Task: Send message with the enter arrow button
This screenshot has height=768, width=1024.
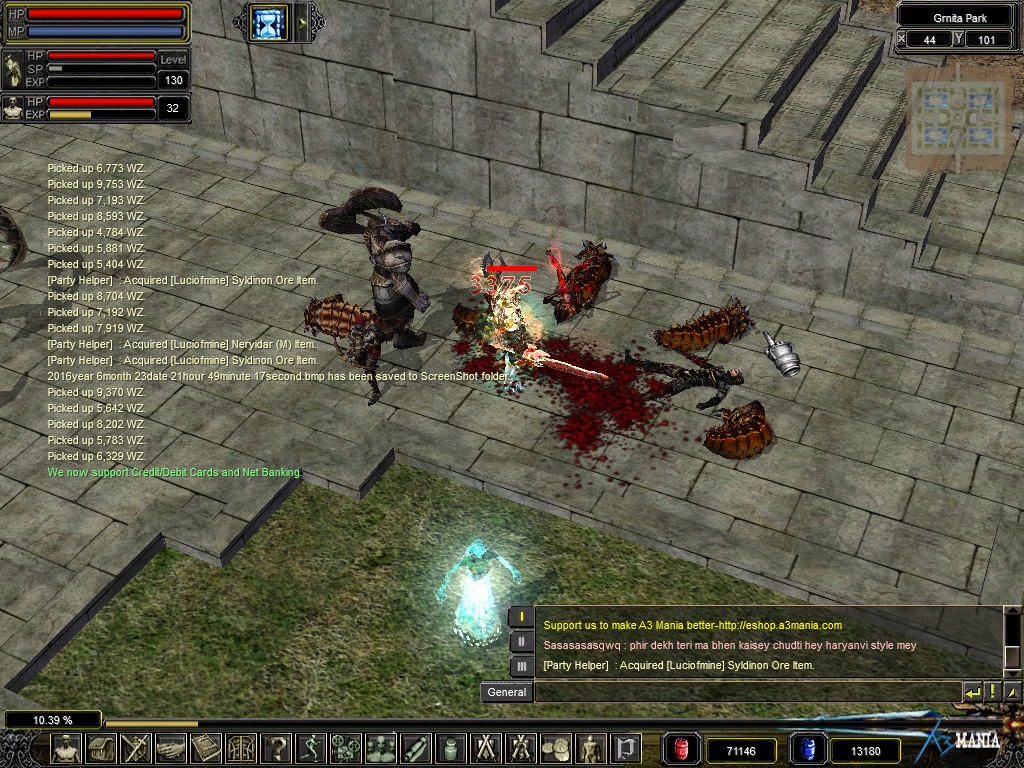Action: point(972,692)
